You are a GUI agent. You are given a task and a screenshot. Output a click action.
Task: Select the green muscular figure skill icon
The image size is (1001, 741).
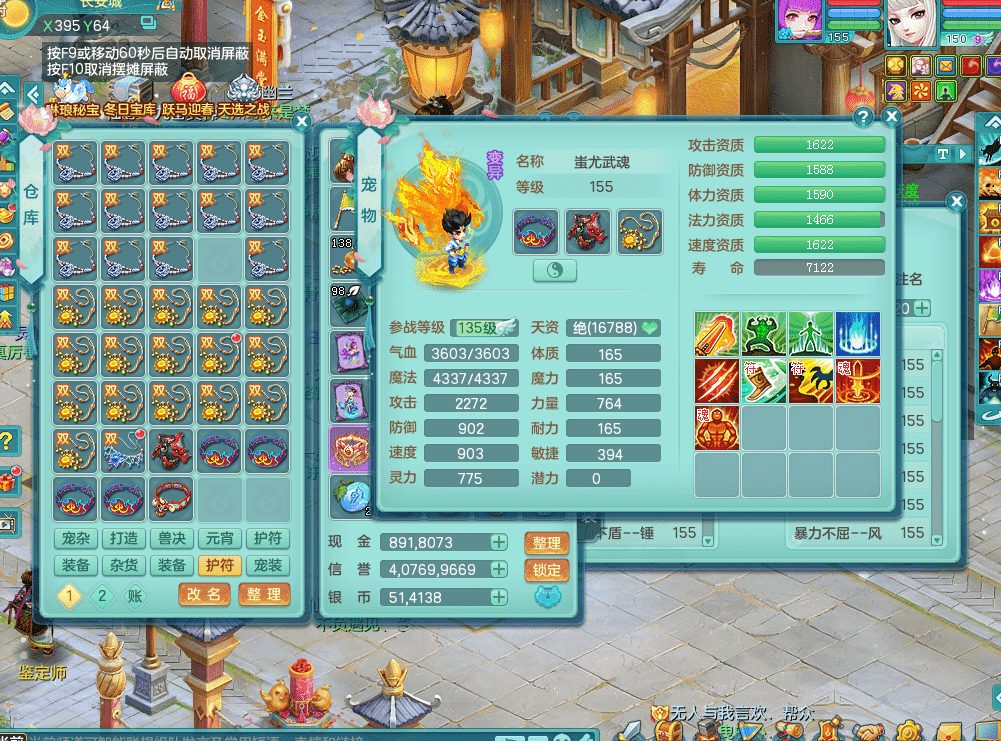coord(764,334)
